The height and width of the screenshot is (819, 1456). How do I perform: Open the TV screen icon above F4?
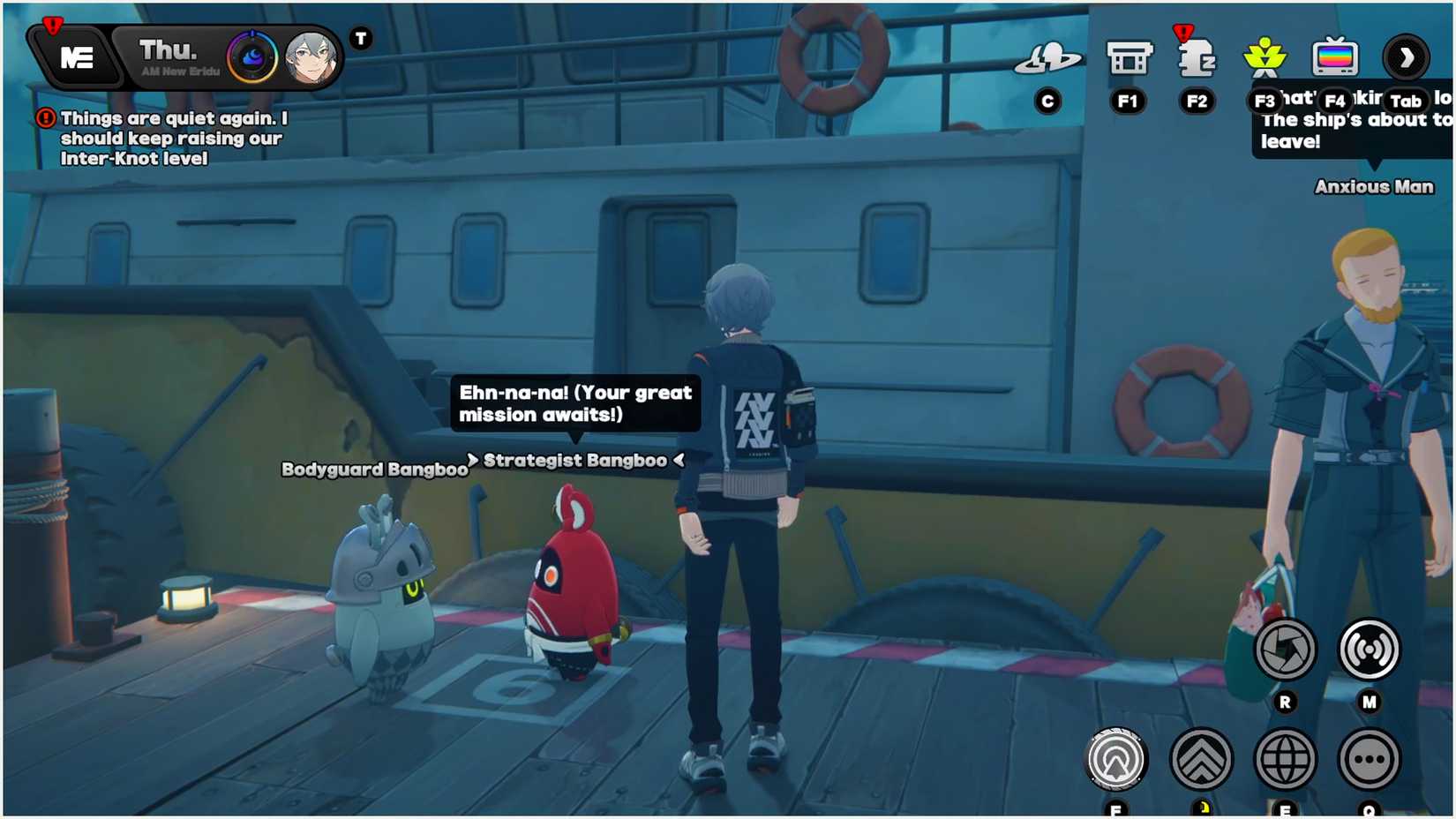(1336, 56)
